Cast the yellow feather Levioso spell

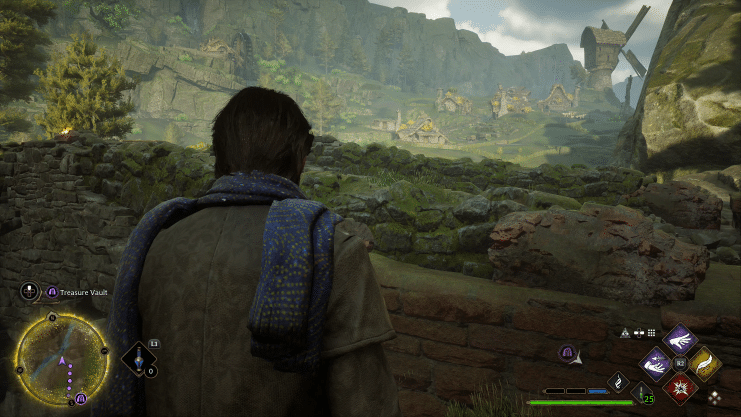pyautogui.click(x=705, y=362)
